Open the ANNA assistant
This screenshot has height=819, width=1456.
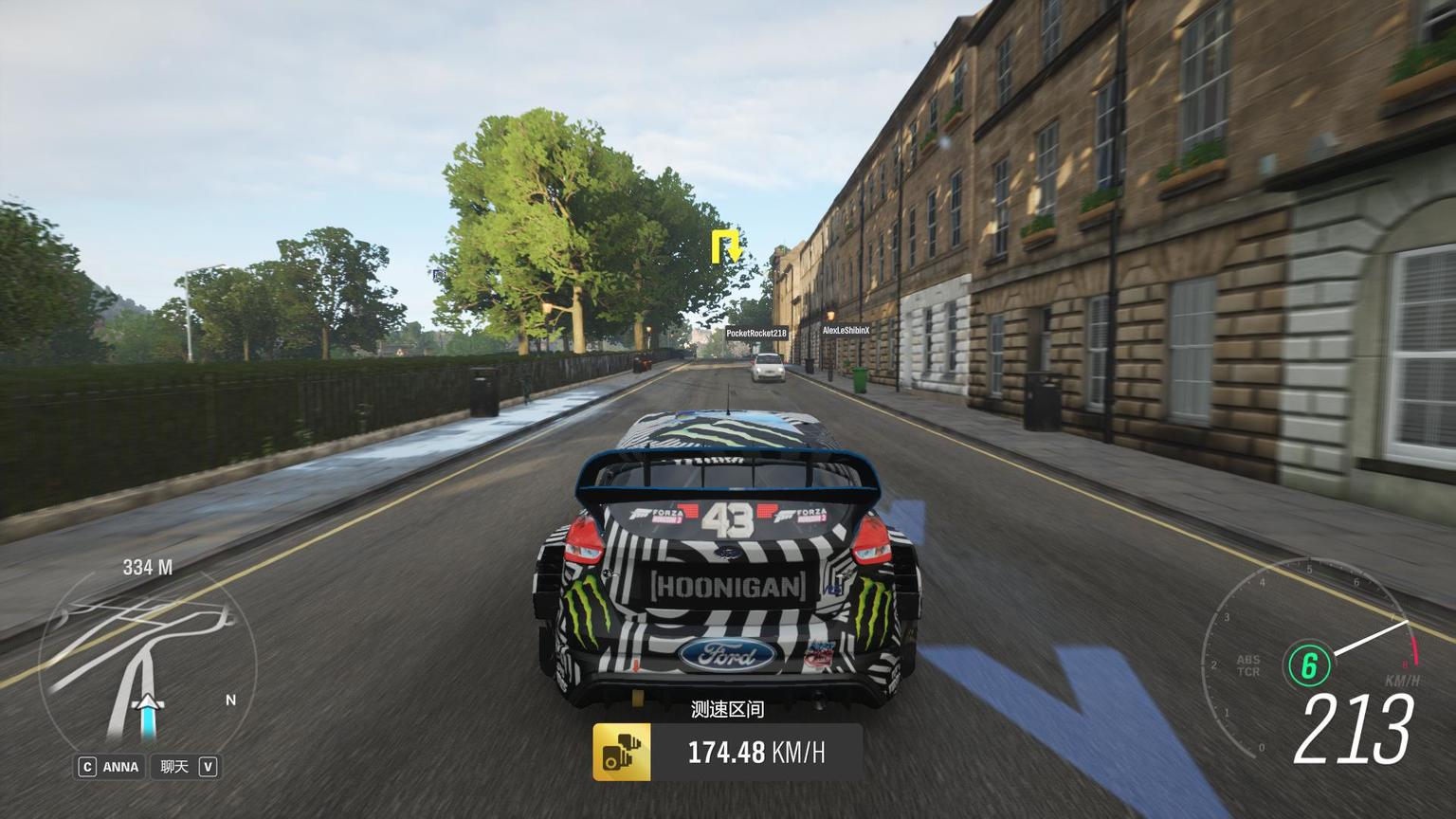[110, 767]
